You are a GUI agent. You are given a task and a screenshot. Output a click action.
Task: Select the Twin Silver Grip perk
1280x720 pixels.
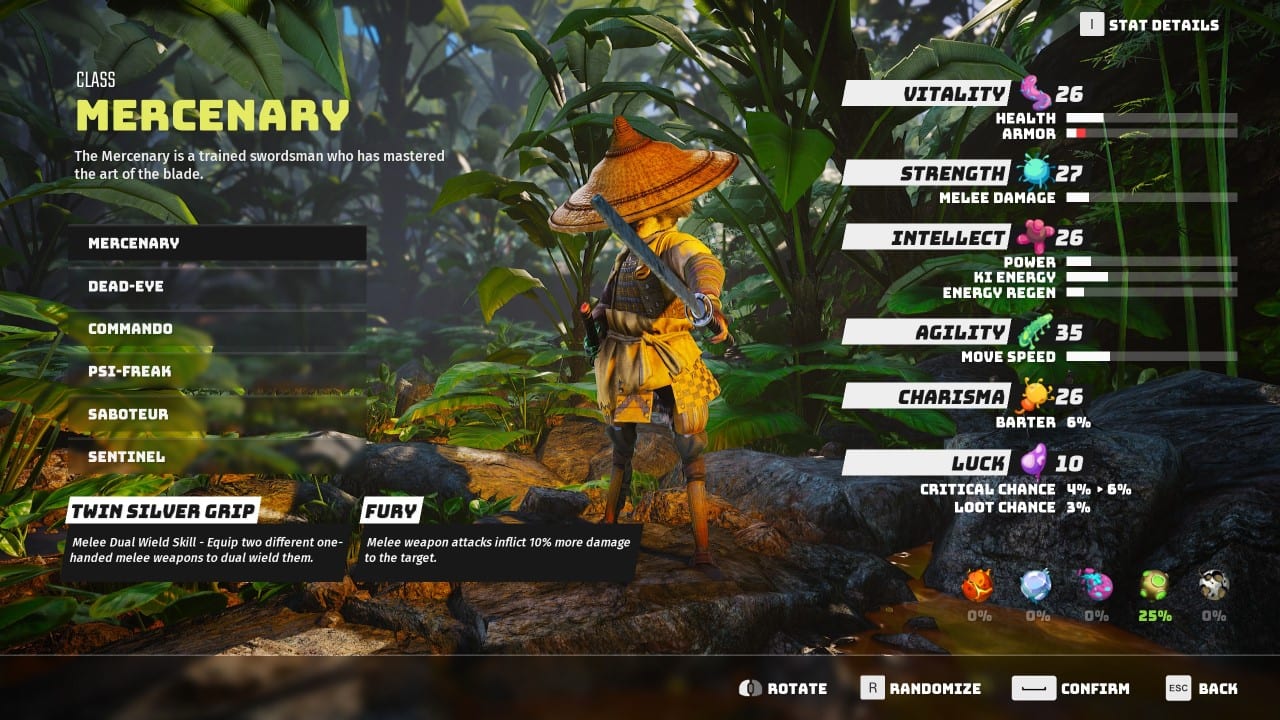coord(163,511)
